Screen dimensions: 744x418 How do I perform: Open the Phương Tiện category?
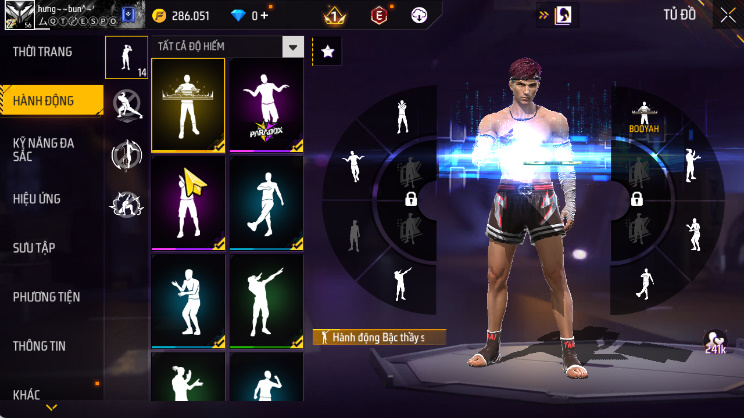(x=46, y=297)
